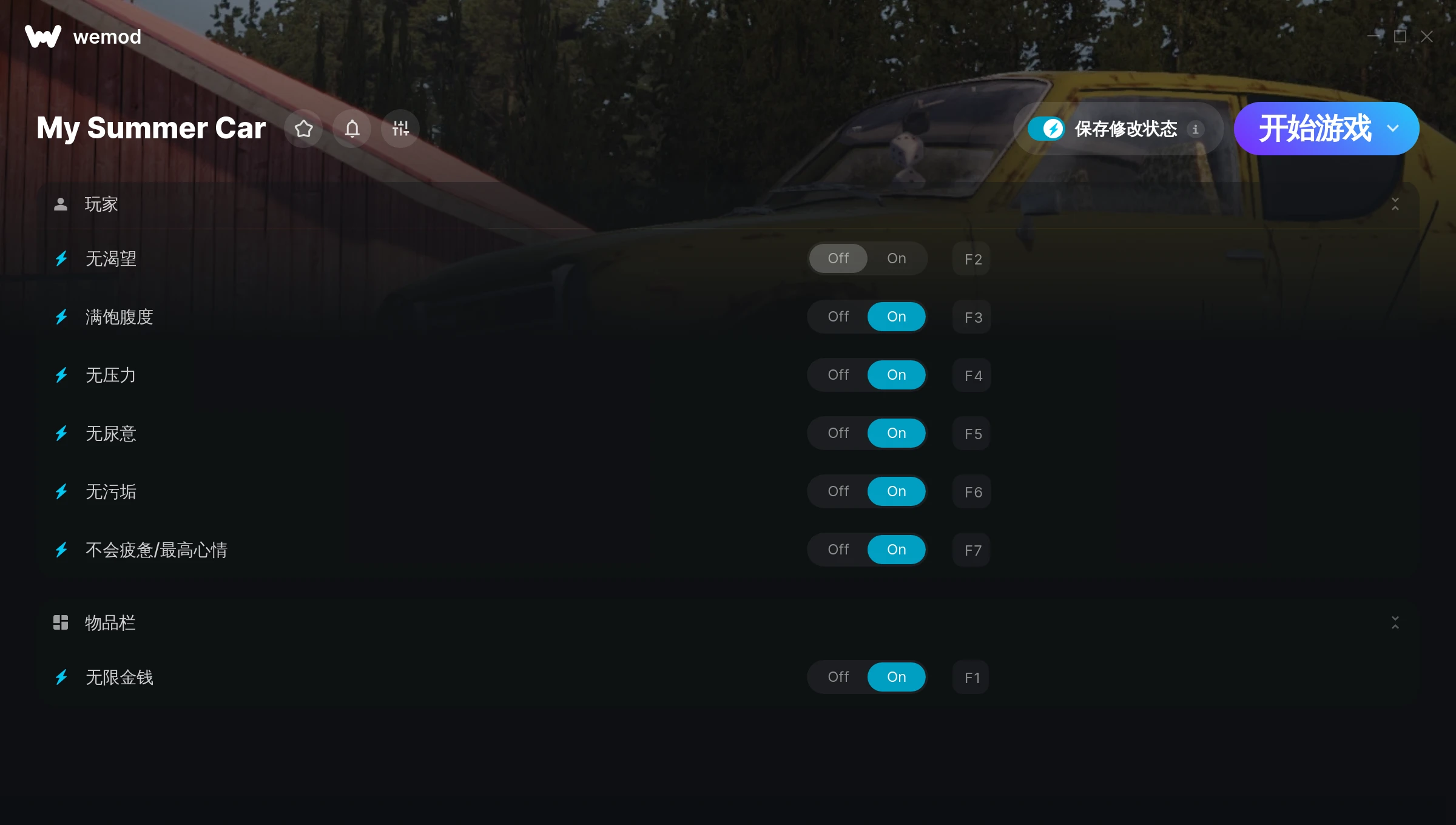Screen dimensions: 1456x825
Task: Favorite My Summer Car with the star icon
Action: click(303, 129)
